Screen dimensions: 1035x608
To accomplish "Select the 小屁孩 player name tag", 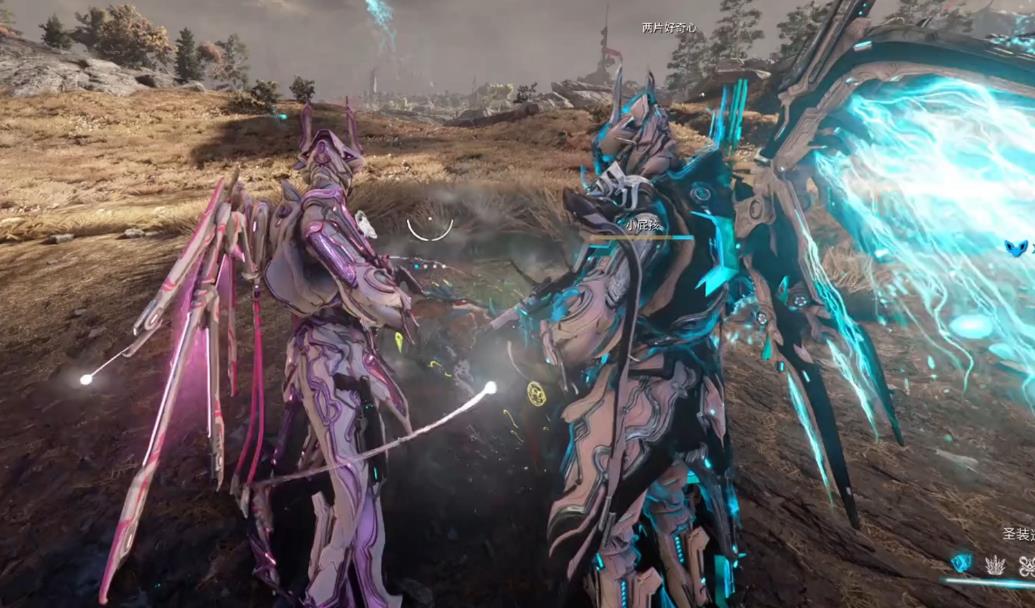I will click(x=645, y=226).
